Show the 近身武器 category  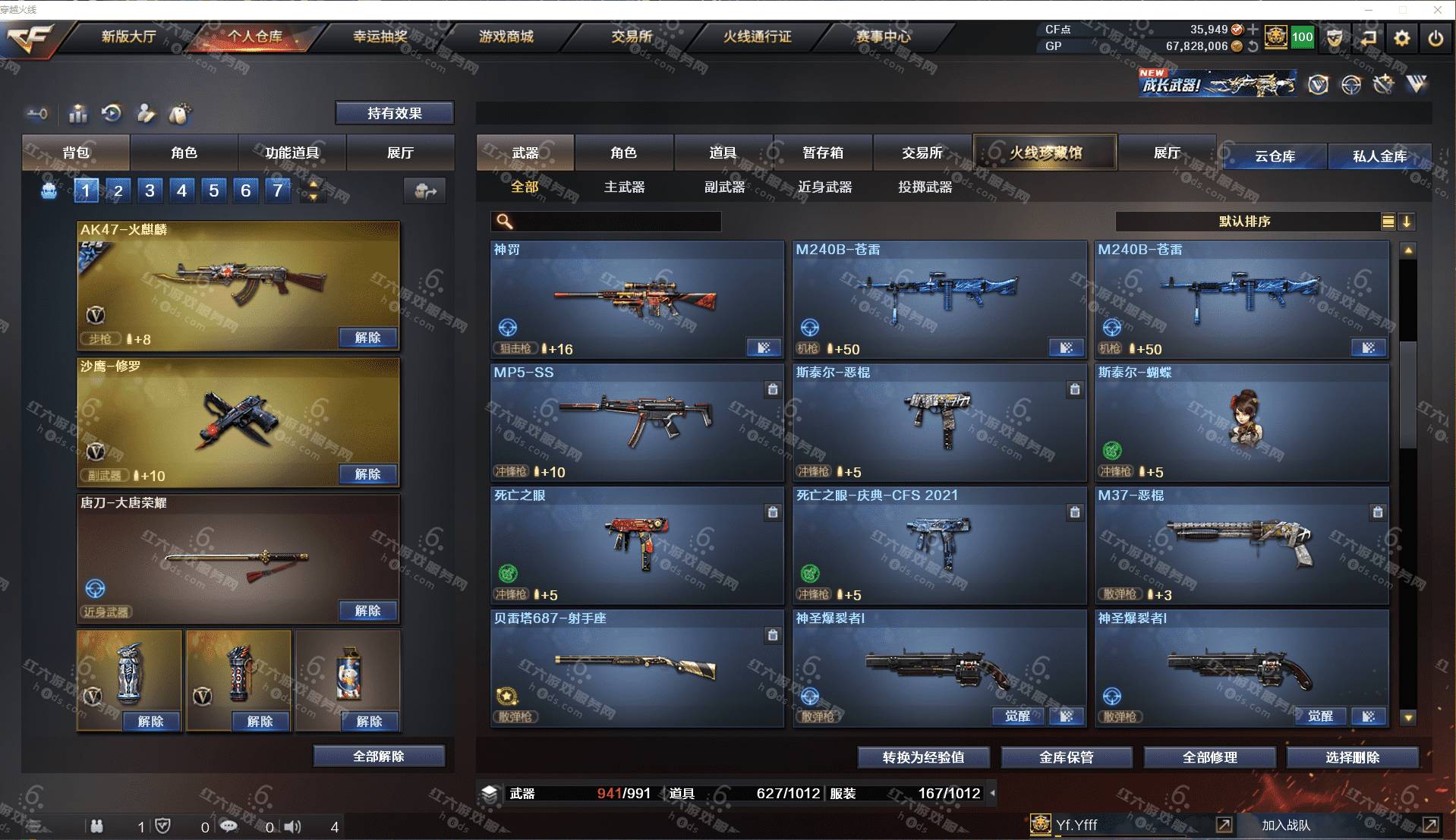coord(824,187)
